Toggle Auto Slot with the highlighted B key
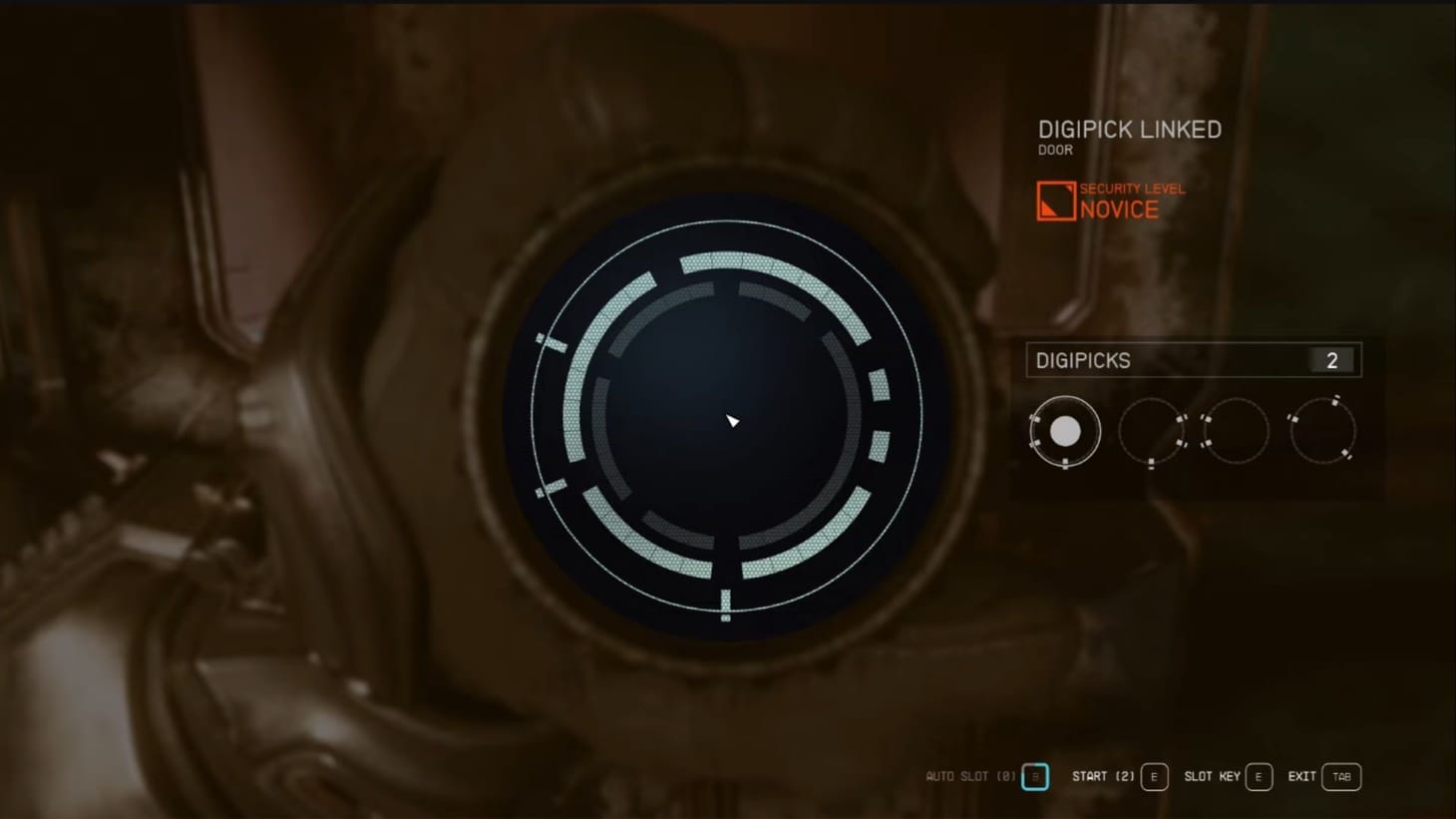1456x819 pixels. (1035, 775)
